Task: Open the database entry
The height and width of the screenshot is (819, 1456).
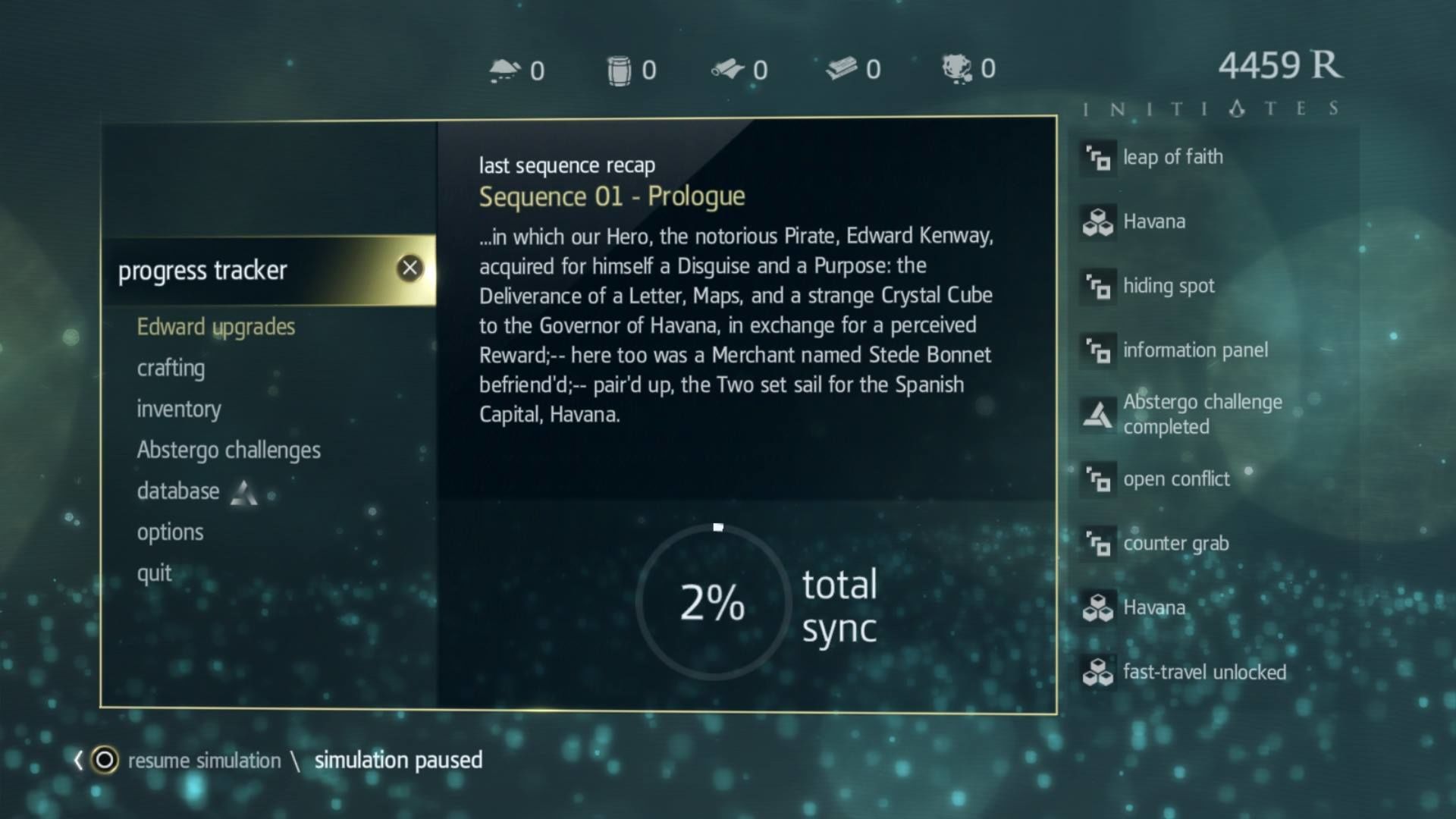Action: (x=178, y=491)
